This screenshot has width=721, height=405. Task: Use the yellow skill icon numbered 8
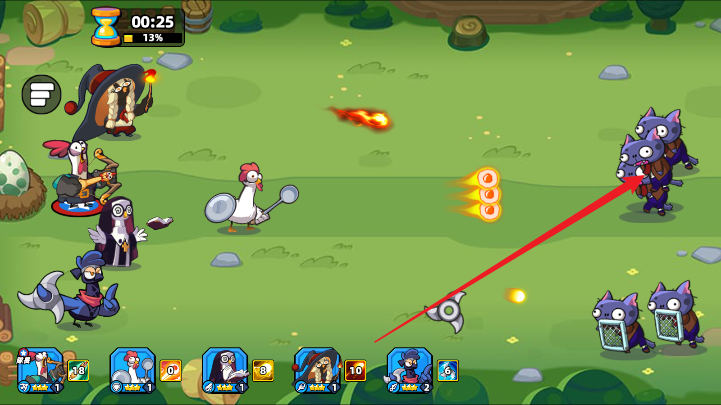[263, 371]
